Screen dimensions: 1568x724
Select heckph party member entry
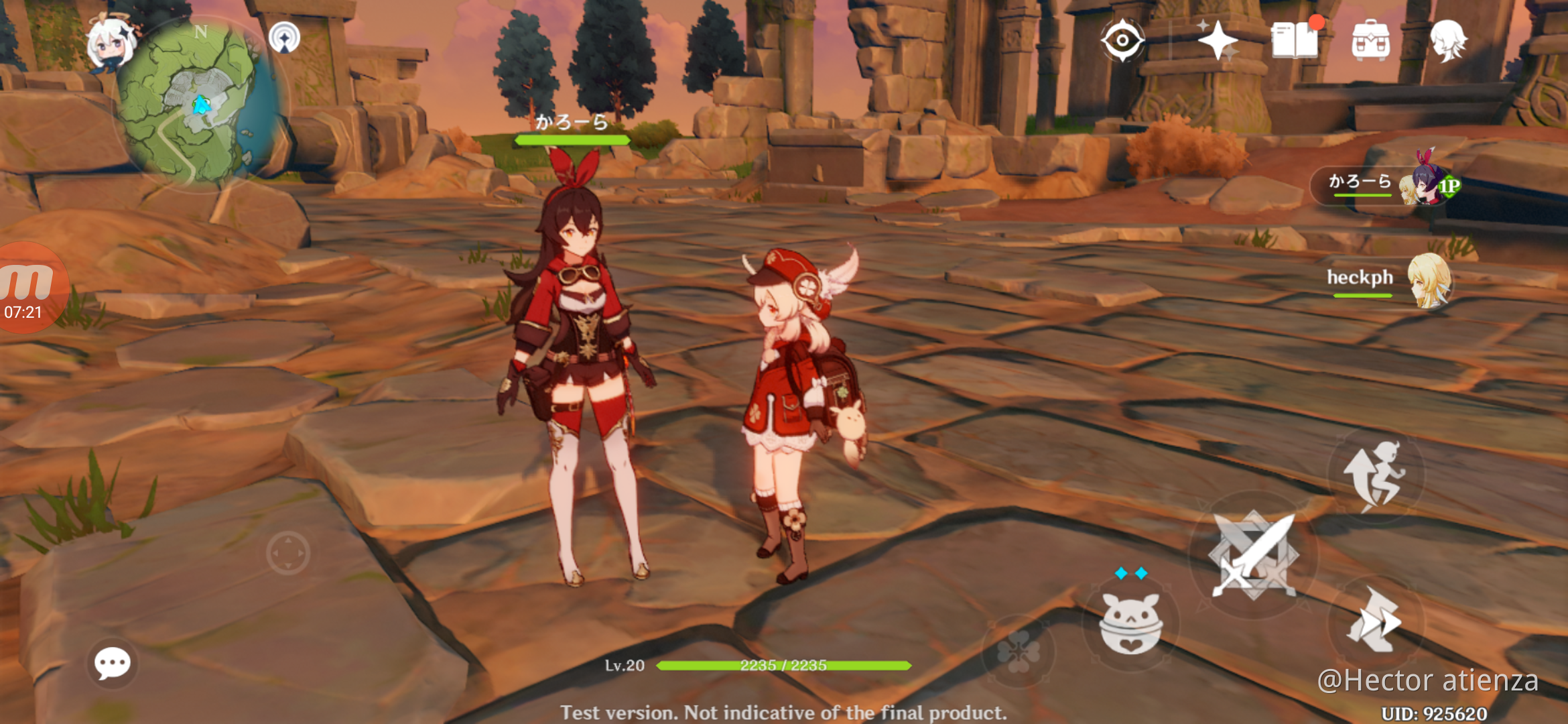(x=1387, y=280)
